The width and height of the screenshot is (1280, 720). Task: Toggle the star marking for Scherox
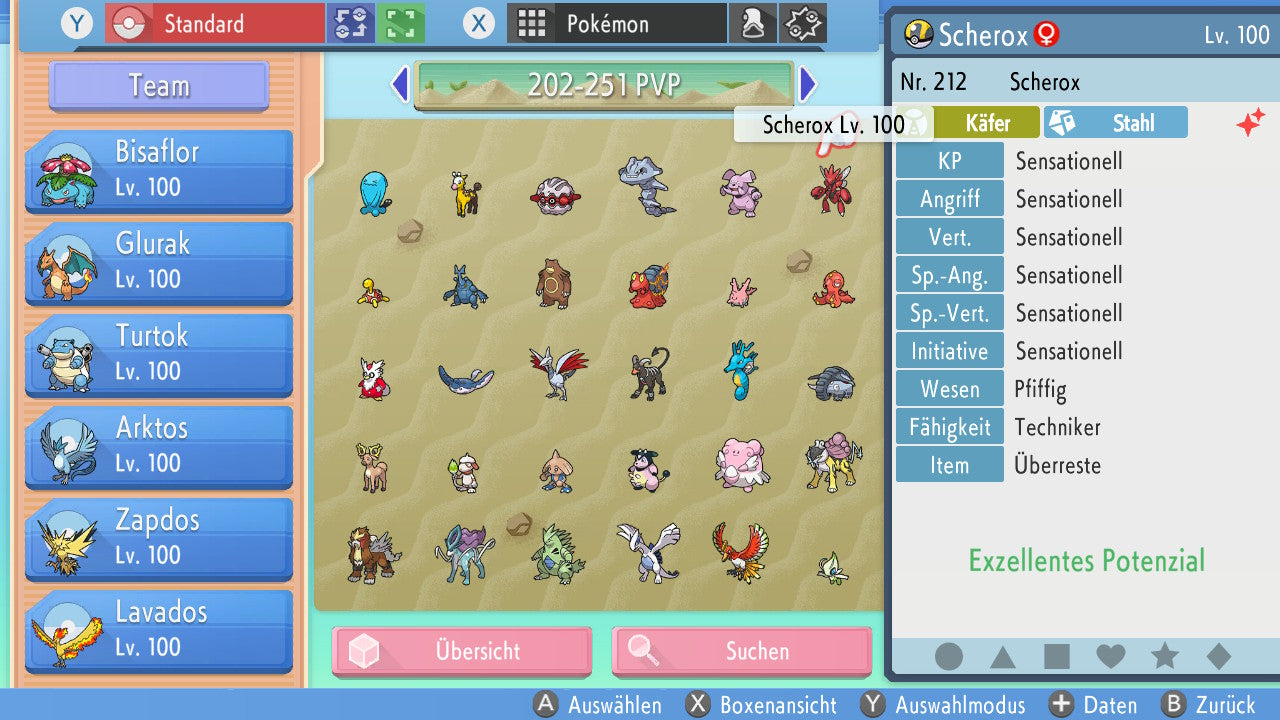(1164, 656)
